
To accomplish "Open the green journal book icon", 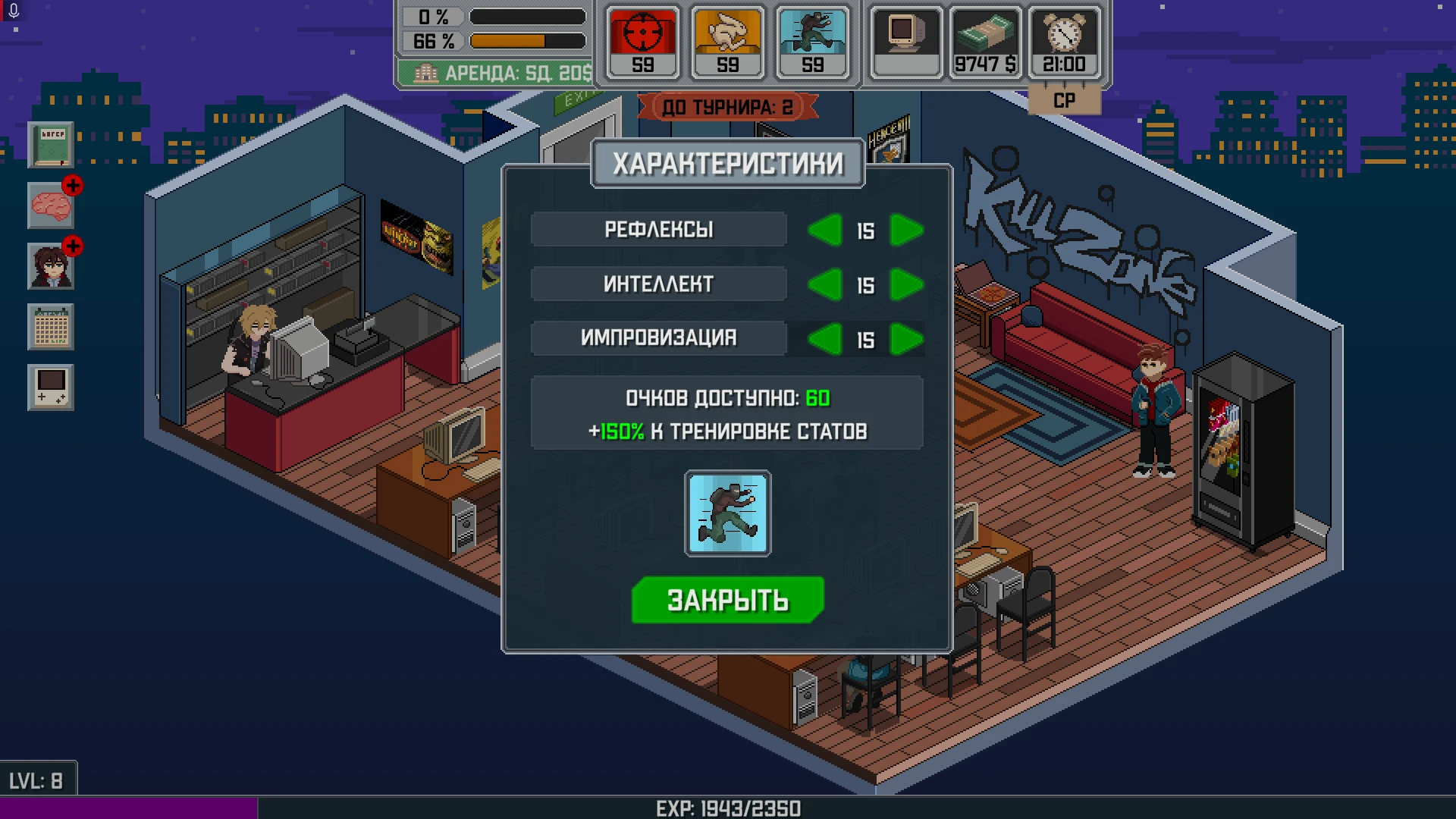I will 50,145.
